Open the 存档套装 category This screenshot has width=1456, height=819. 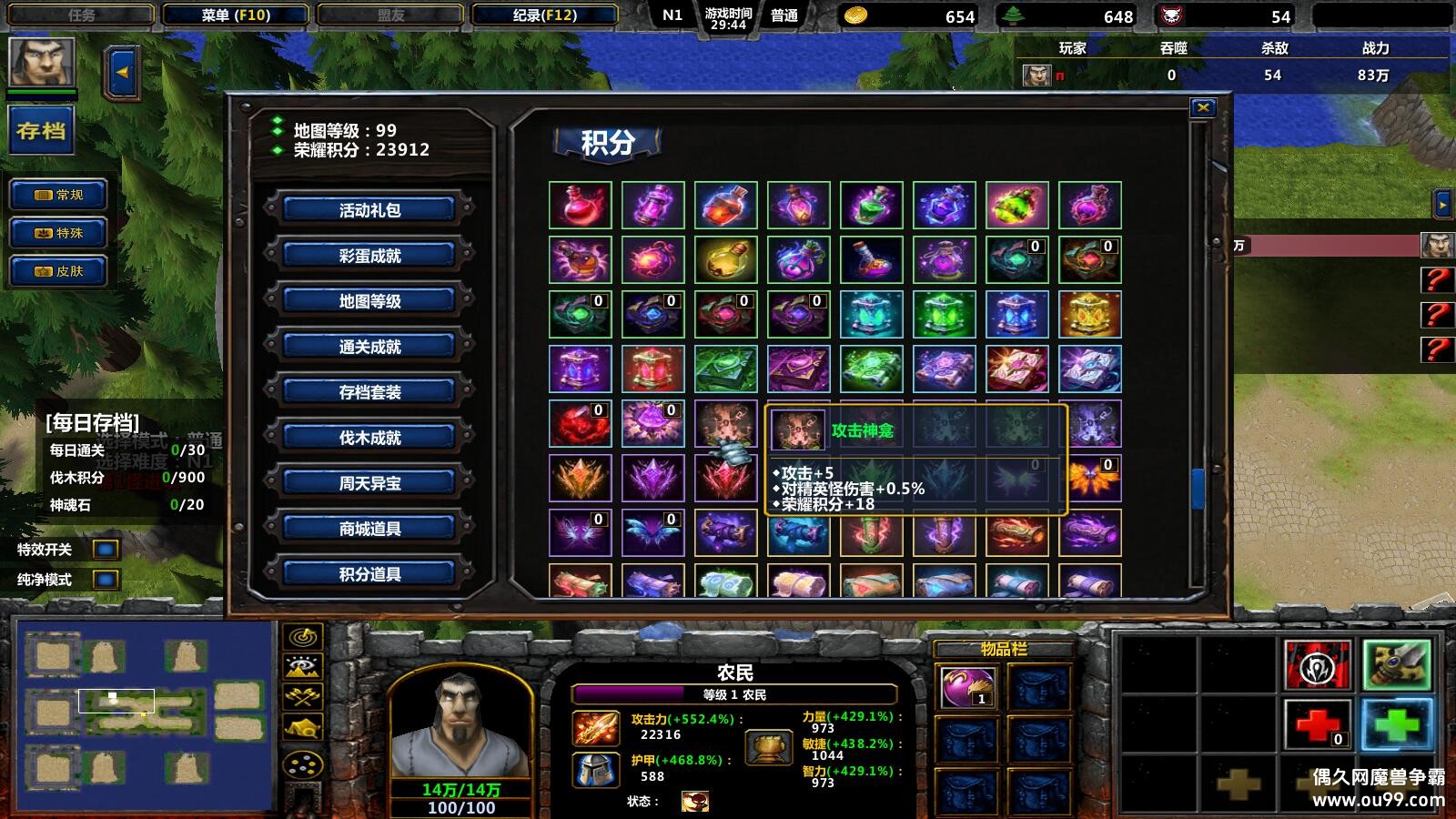369,392
